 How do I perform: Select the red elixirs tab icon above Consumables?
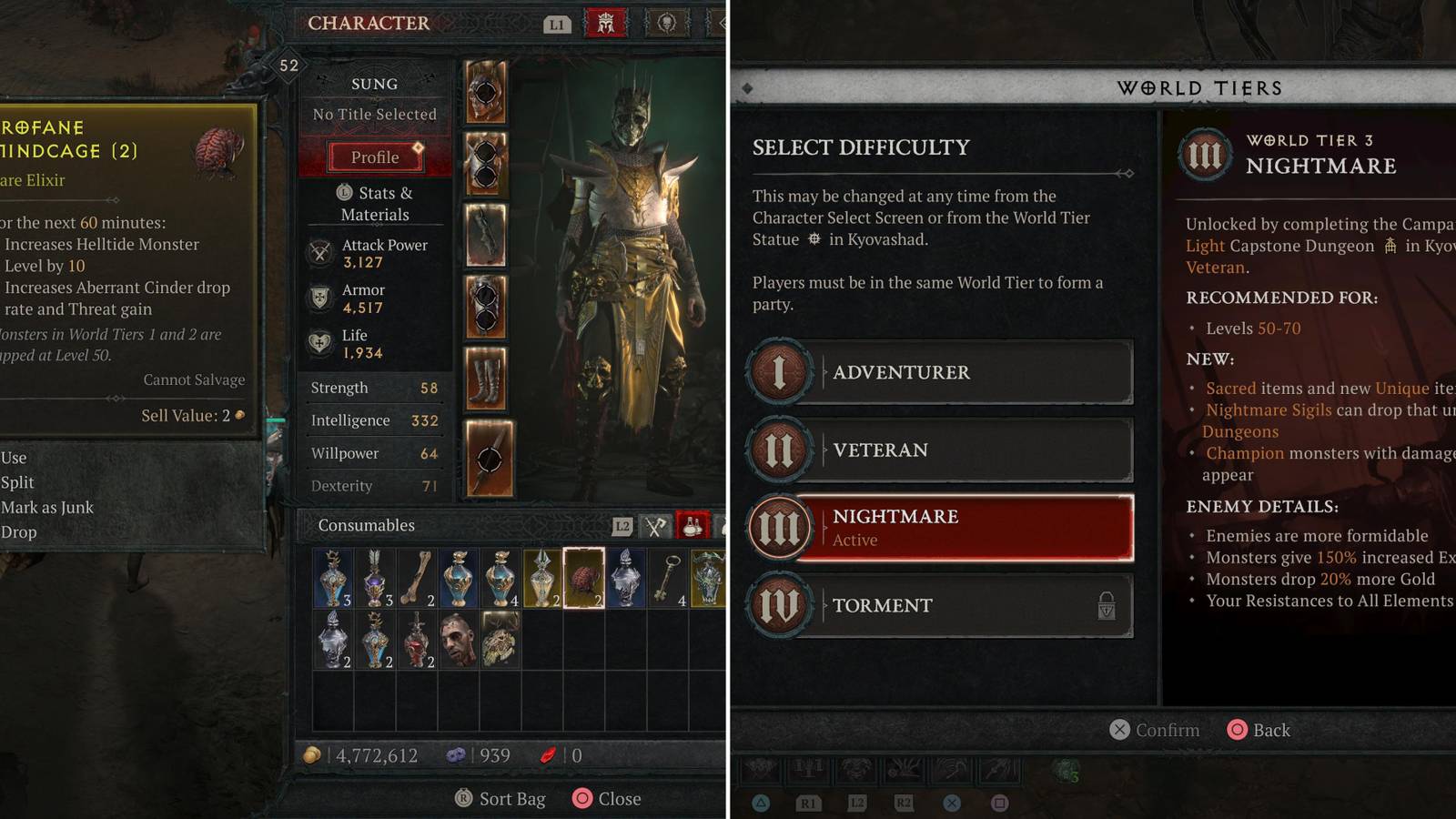tap(692, 525)
